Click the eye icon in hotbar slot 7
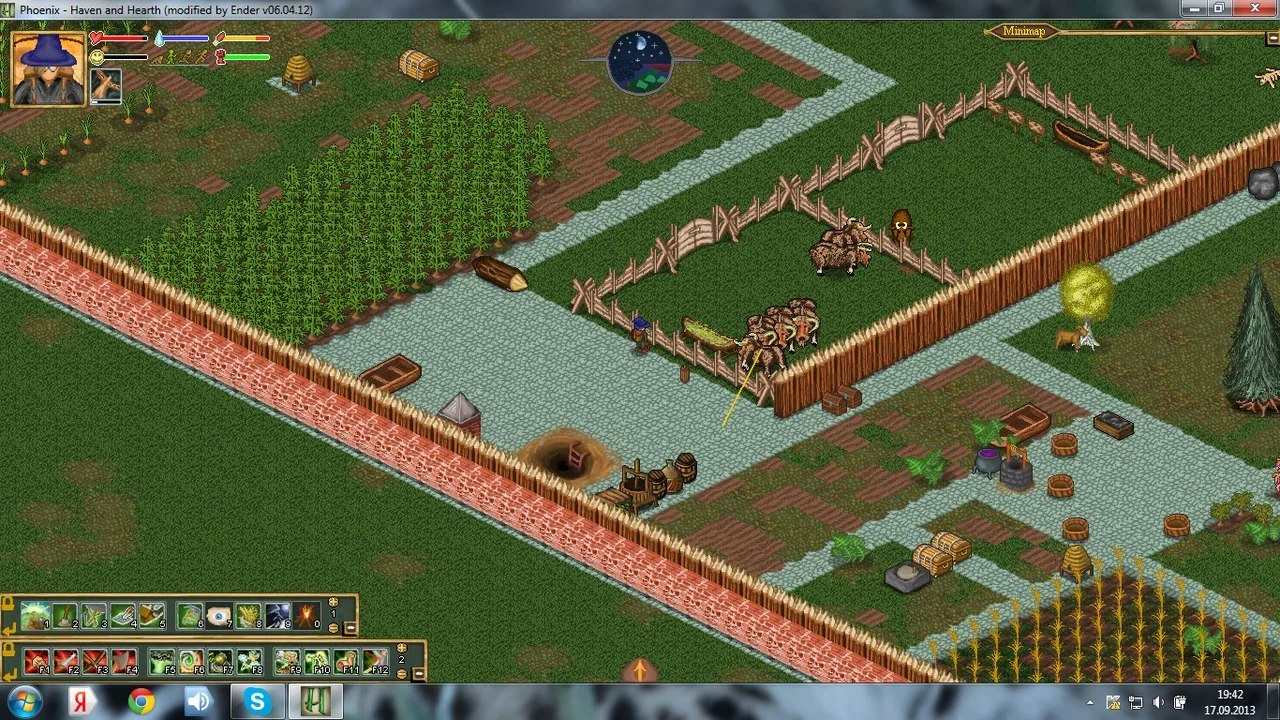 [217, 616]
